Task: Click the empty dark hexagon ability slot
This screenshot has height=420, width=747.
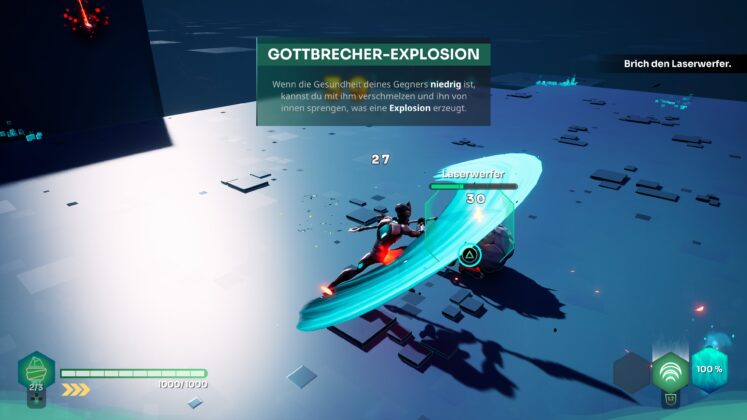Action: (632, 373)
